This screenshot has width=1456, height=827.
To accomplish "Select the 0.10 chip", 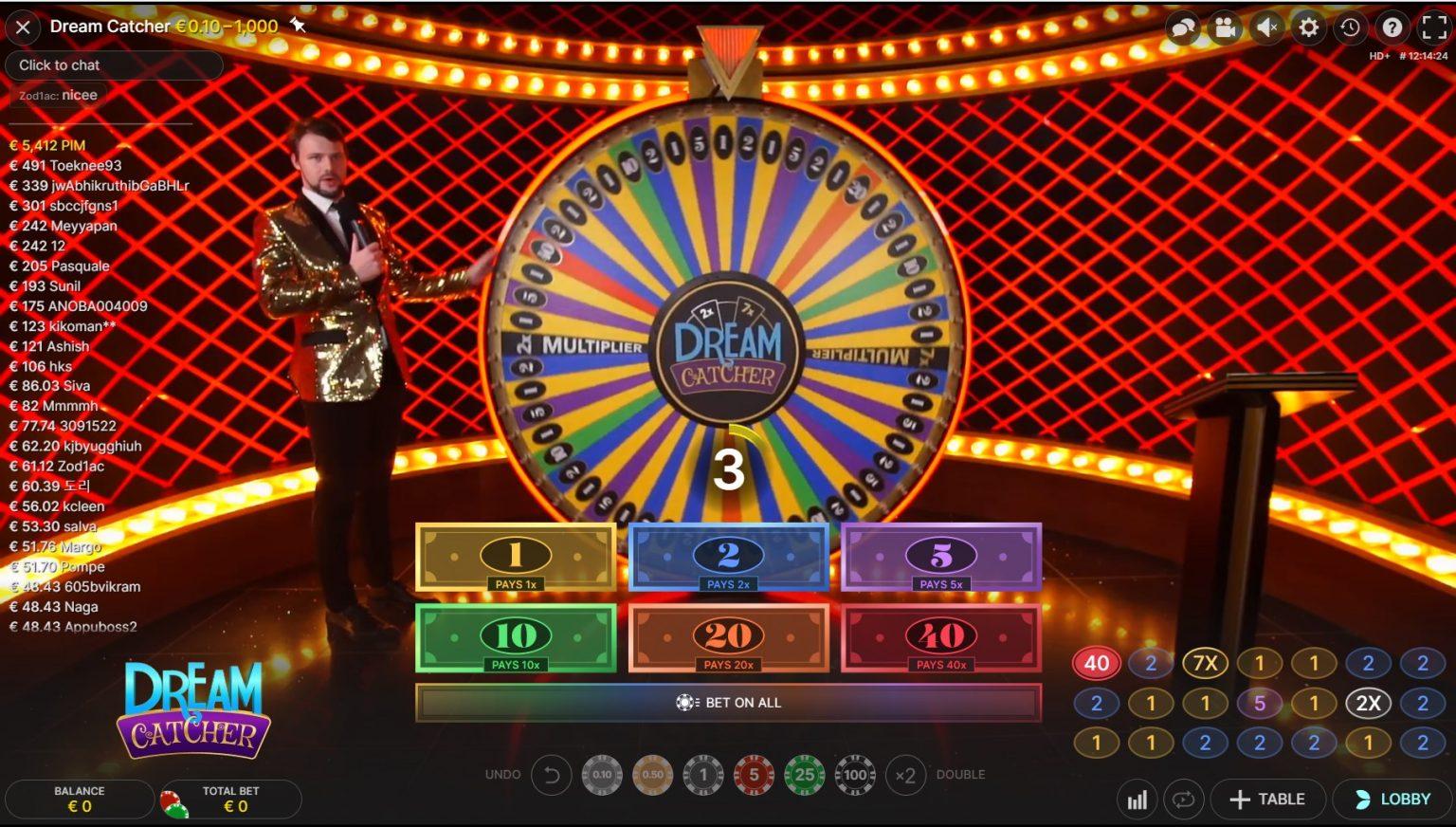I will (x=602, y=775).
